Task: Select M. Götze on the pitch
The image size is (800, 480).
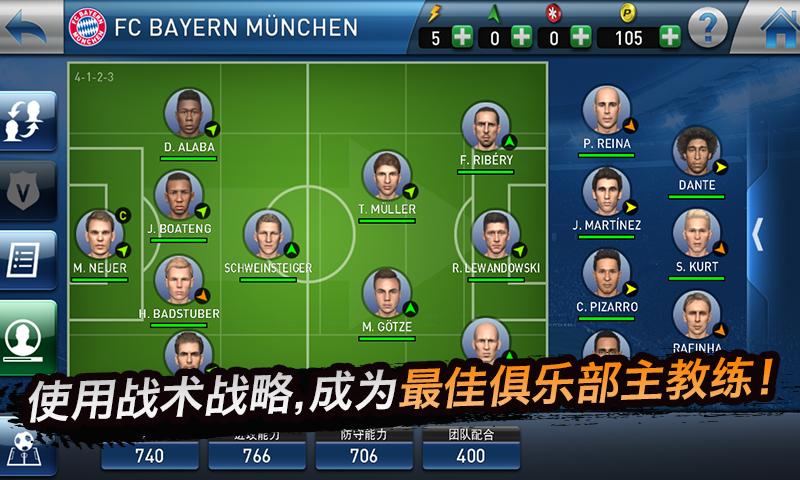Action: 386,293
